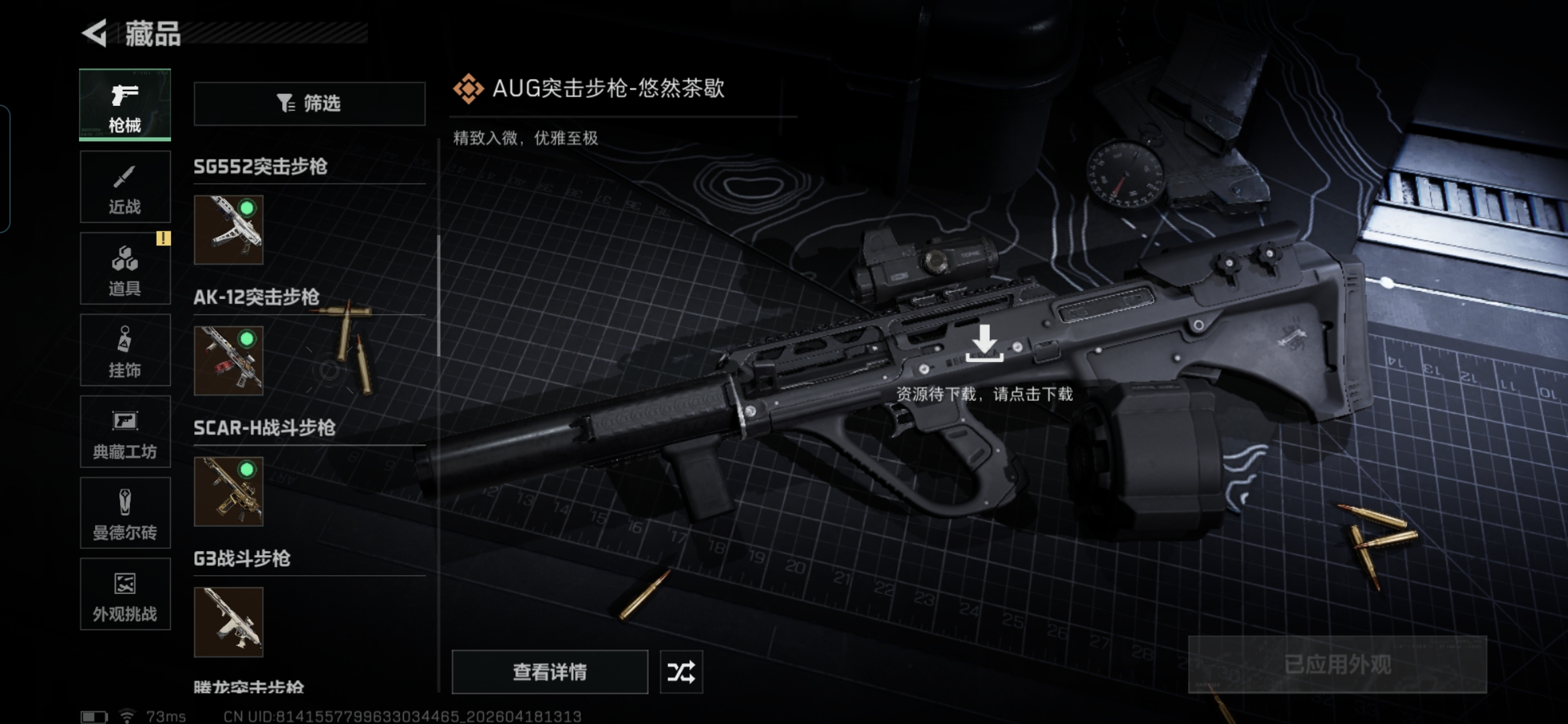Select the G3 battle rifle skin thumbnail
Image resolution: width=1568 pixels, height=724 pixels.
(228, 622)
